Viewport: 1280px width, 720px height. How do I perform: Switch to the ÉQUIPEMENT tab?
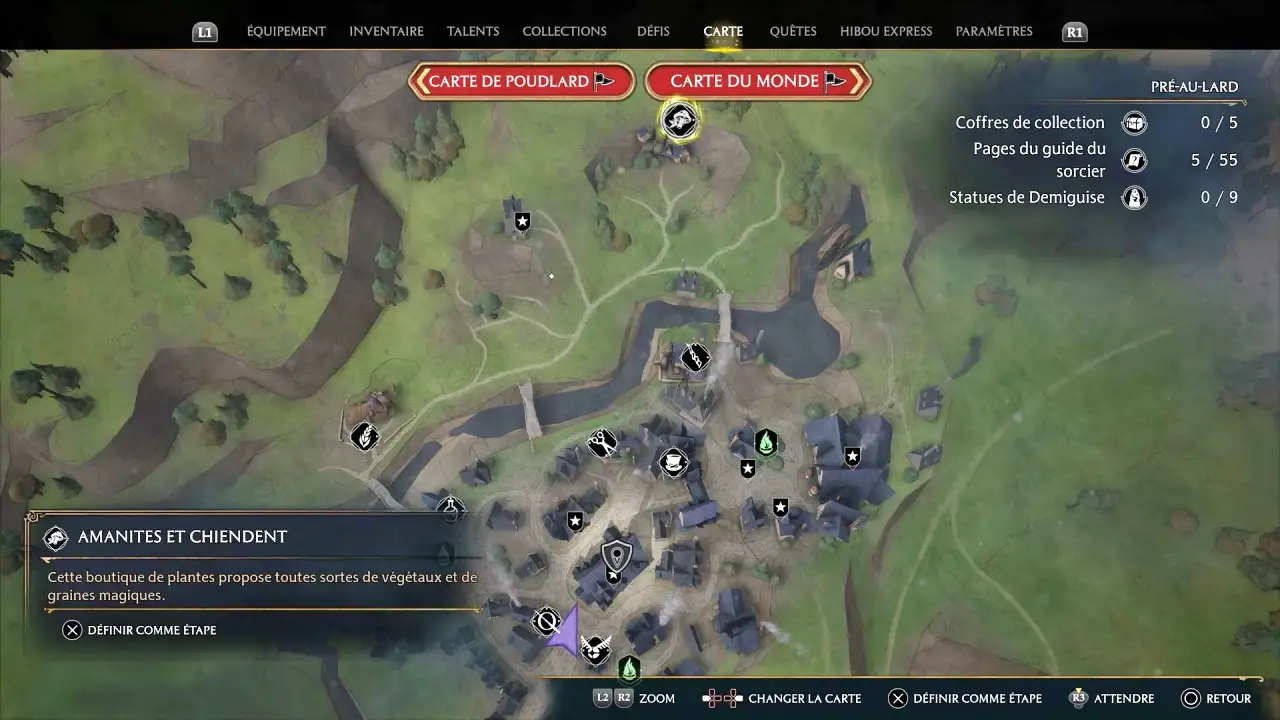(x=286, y=31)
